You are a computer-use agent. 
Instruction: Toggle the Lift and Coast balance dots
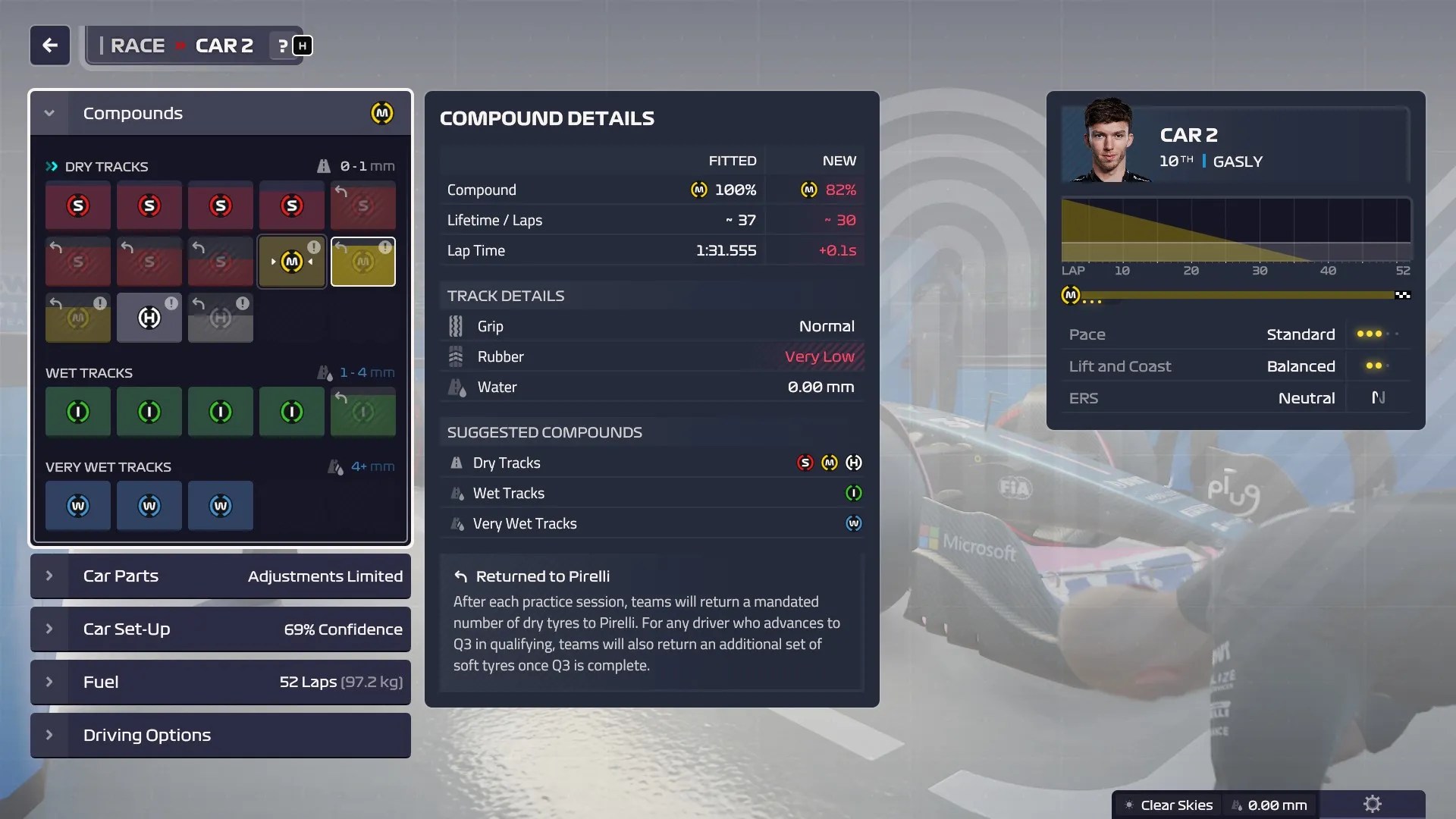[1375, 366]
